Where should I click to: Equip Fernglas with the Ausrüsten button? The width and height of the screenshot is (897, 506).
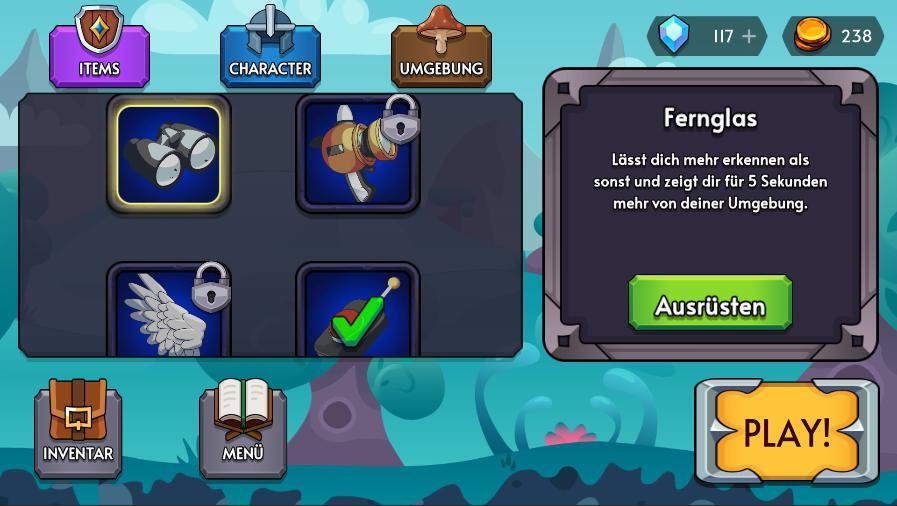click(x=710, y=304)
